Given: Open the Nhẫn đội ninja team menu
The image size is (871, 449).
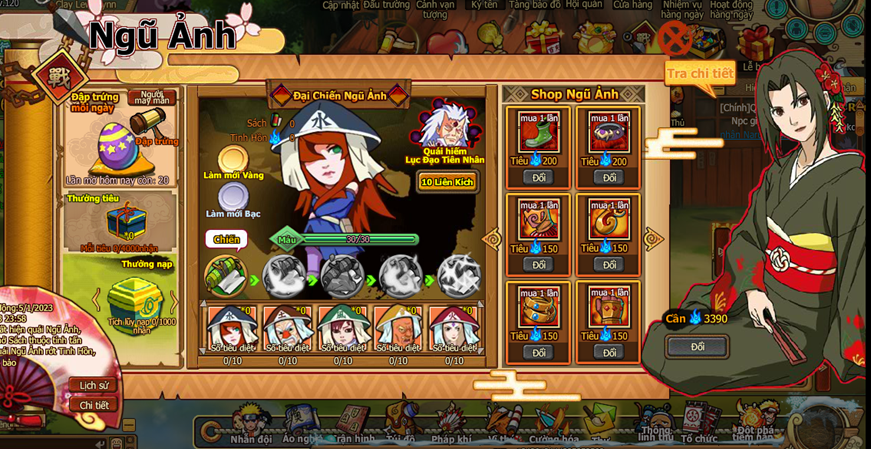Looking at the screenshot, I should coord(250,426).
